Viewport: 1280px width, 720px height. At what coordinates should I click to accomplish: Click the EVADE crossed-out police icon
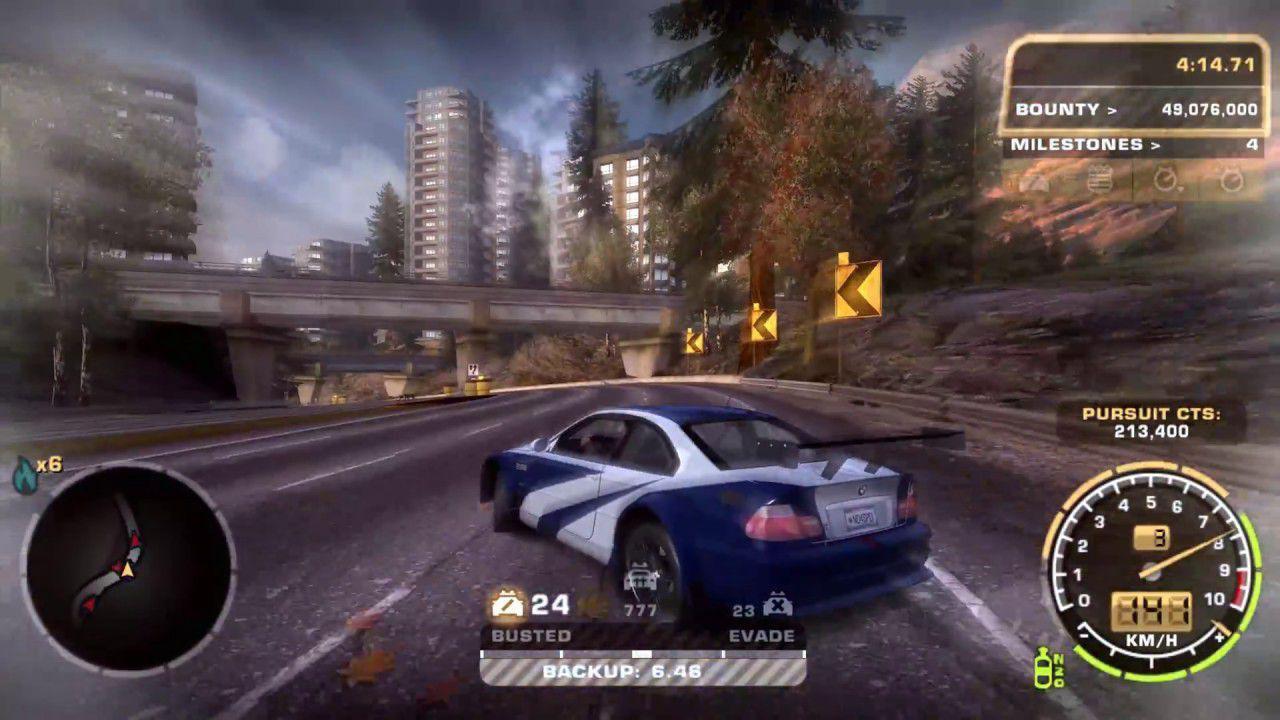point(778,603)
